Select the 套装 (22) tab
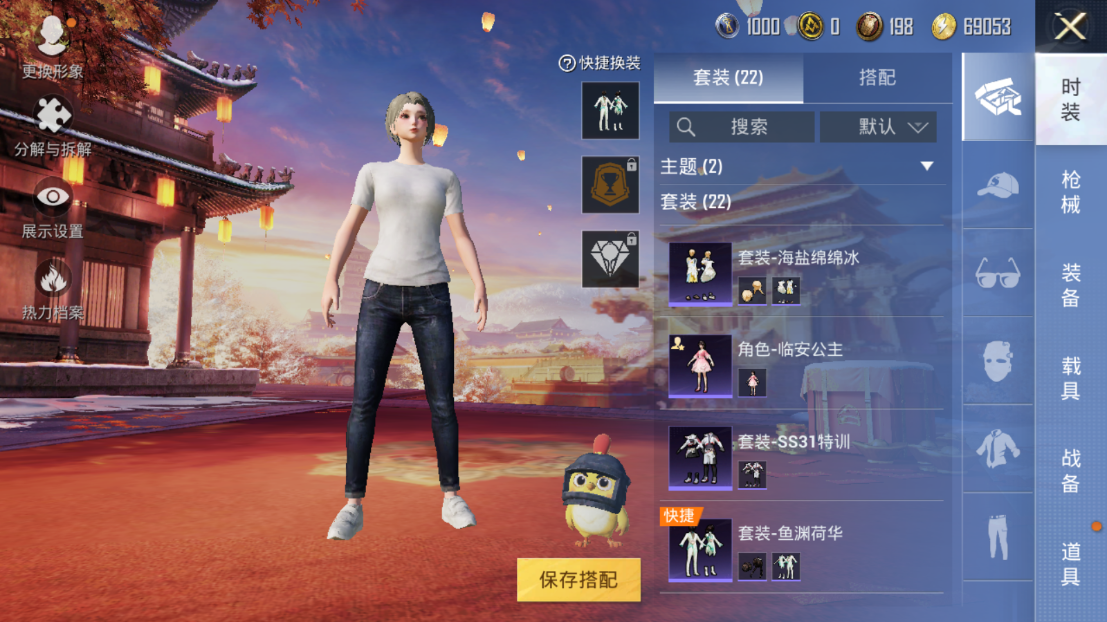The image size is (1107, 622). click(x=728, y=78)
